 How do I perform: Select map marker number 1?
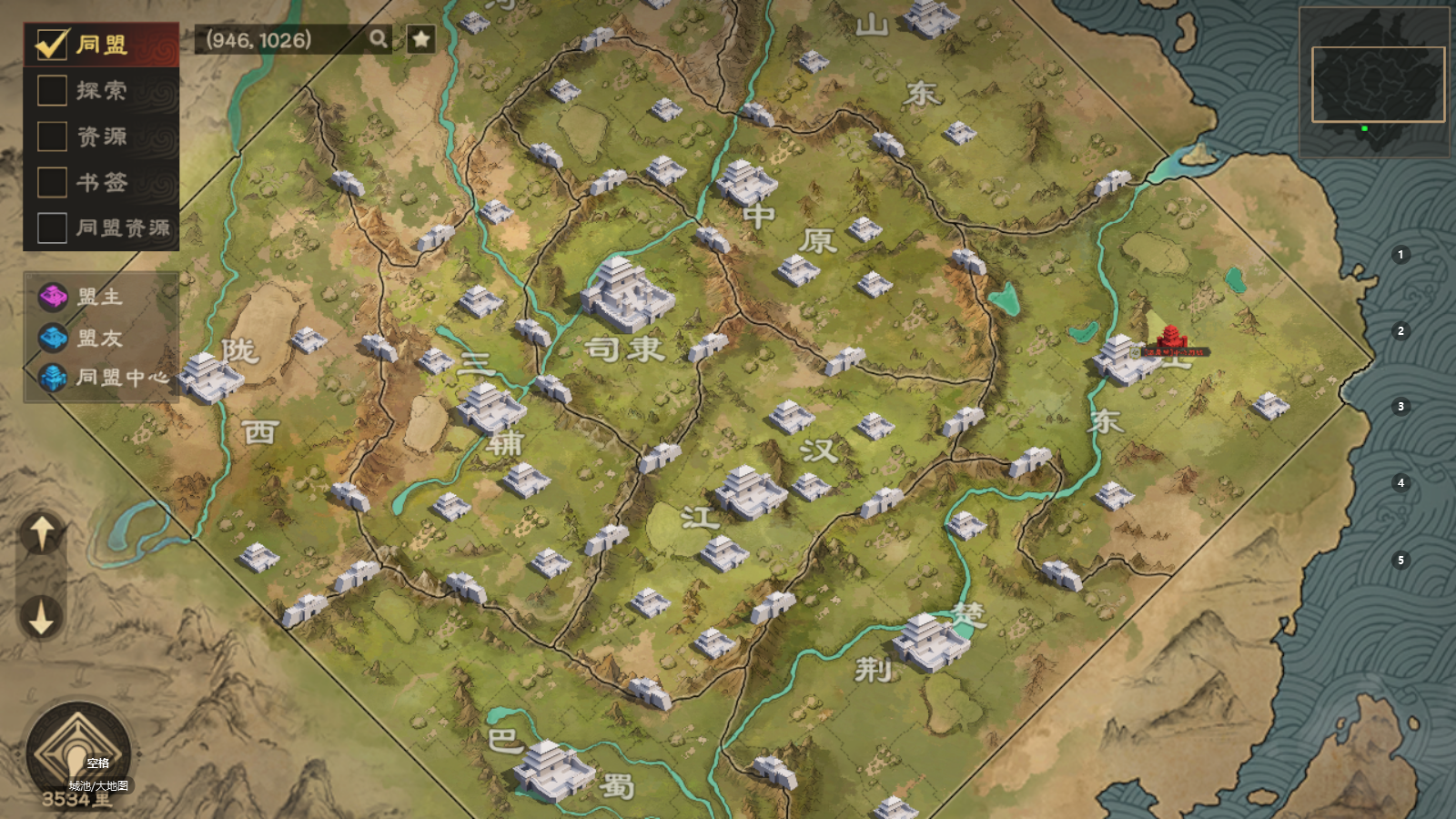(1400, 255)
